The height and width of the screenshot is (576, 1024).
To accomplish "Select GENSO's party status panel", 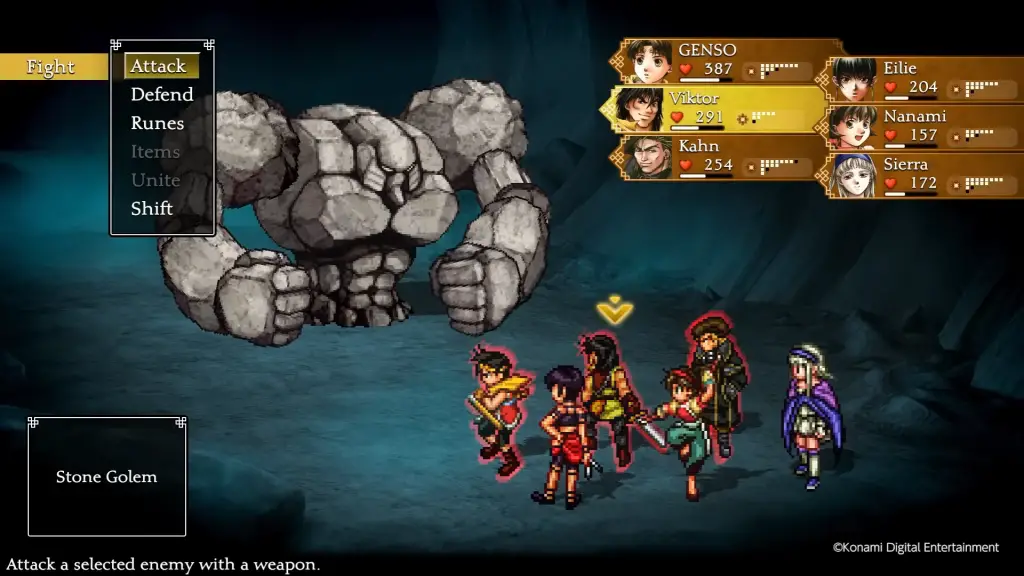I will click(728, 60).
